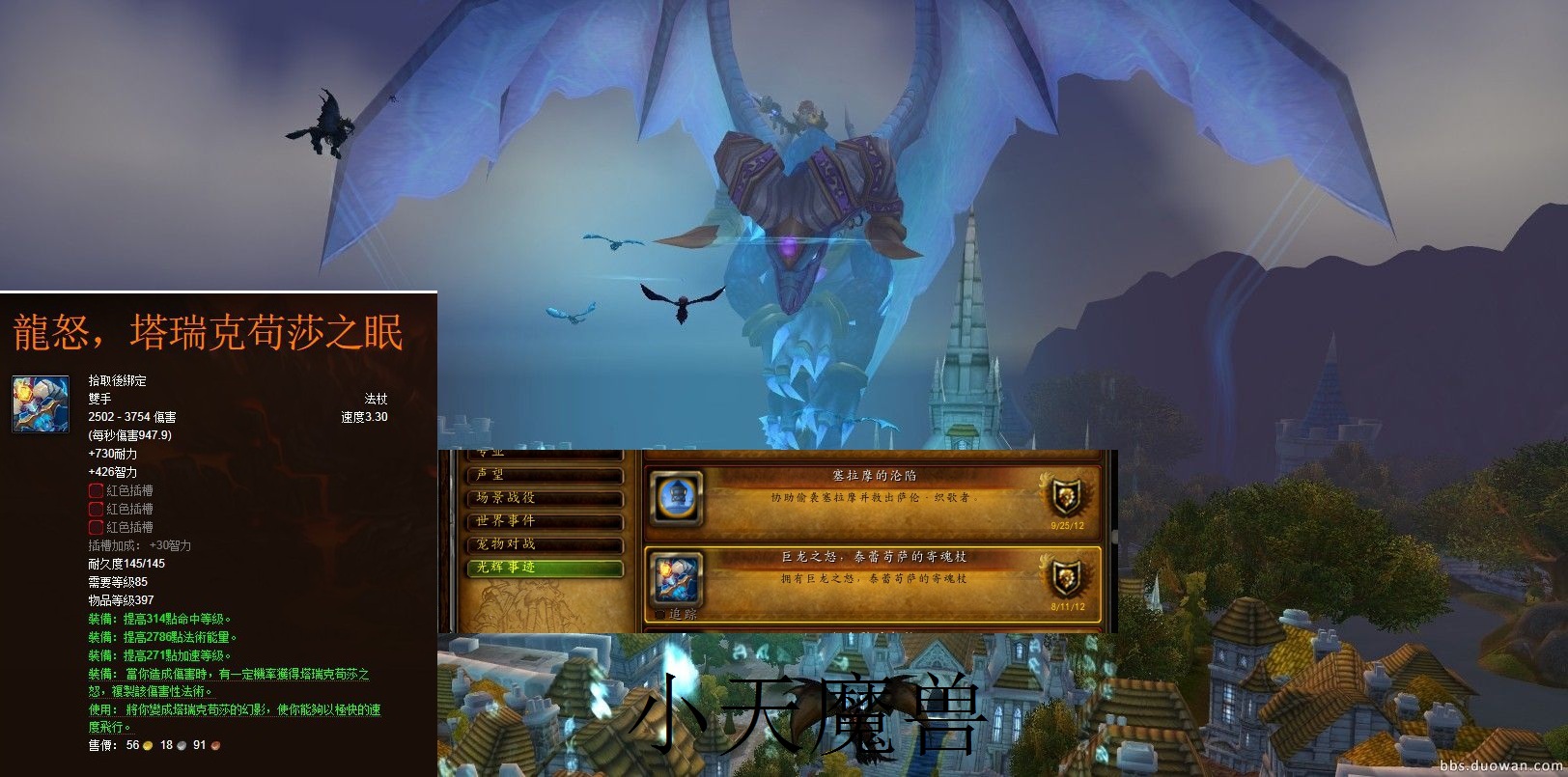Click the staff item icon in tooltip
Image resolution: width=1568 pixels, height=777 pixels.
pyautogui.click(x=41, y=403)
